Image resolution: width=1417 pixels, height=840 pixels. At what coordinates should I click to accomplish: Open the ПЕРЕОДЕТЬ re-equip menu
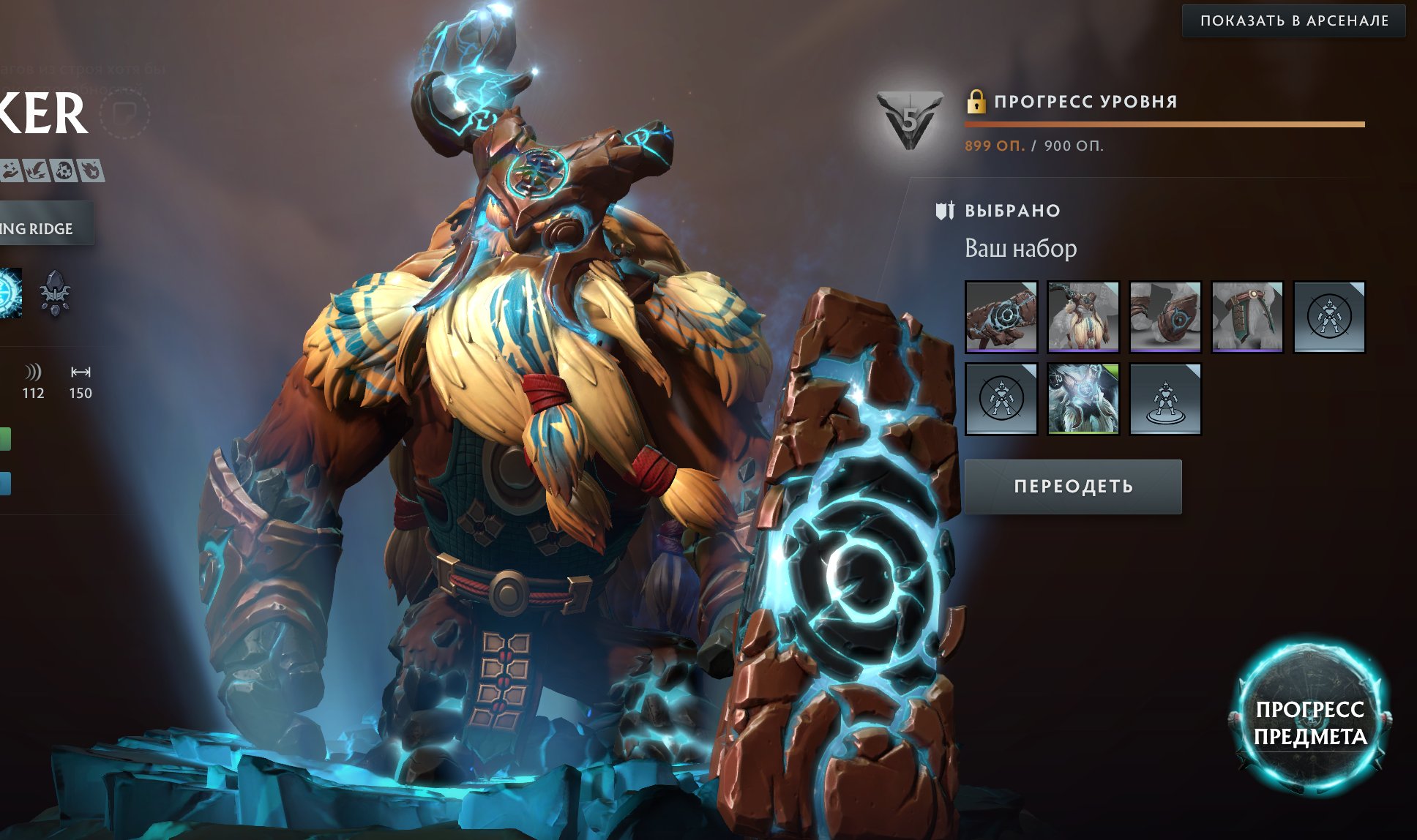pyautogui.click(x=1072, y=487)
